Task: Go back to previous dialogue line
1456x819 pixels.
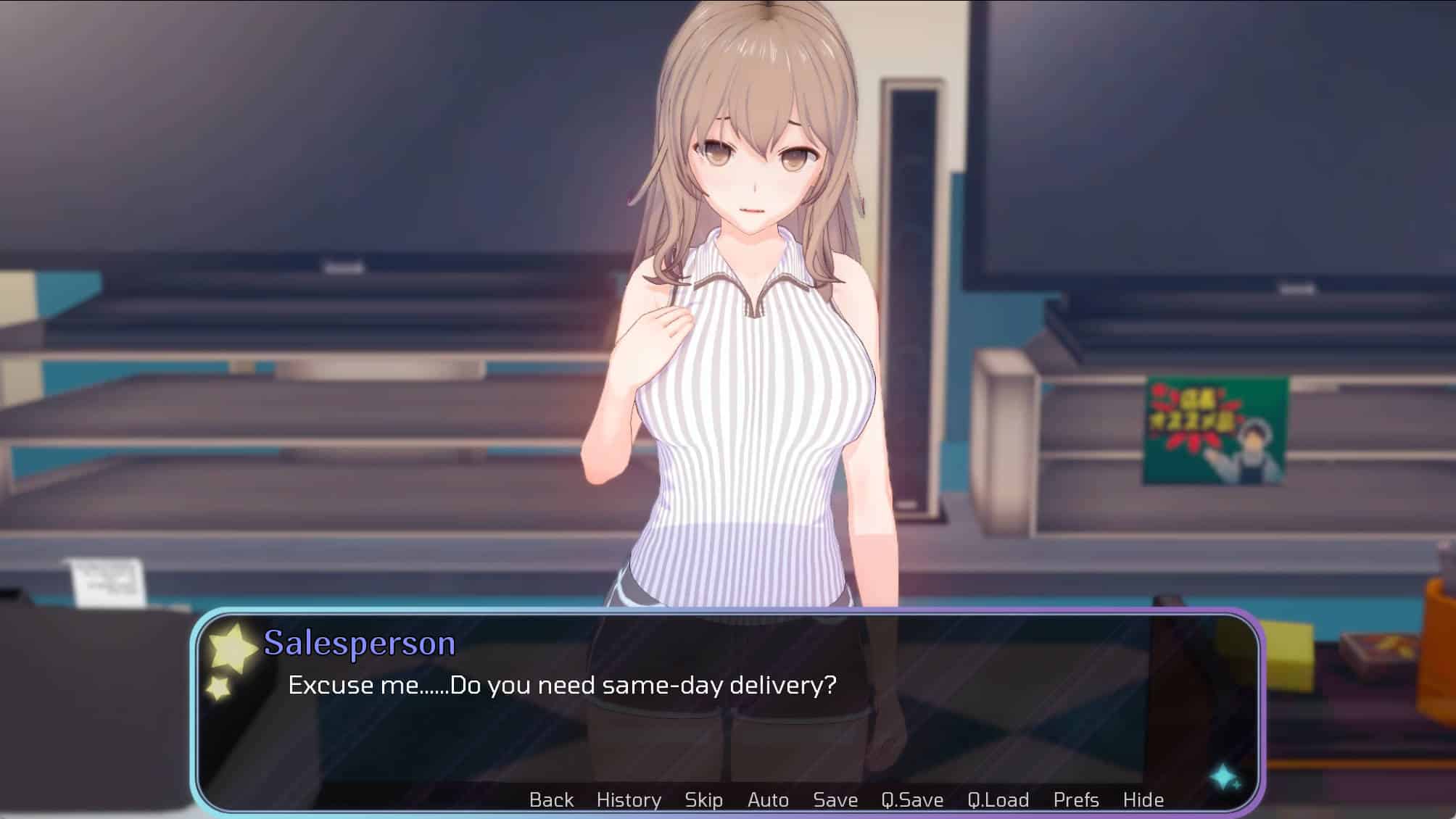Action: click(551, 799)
